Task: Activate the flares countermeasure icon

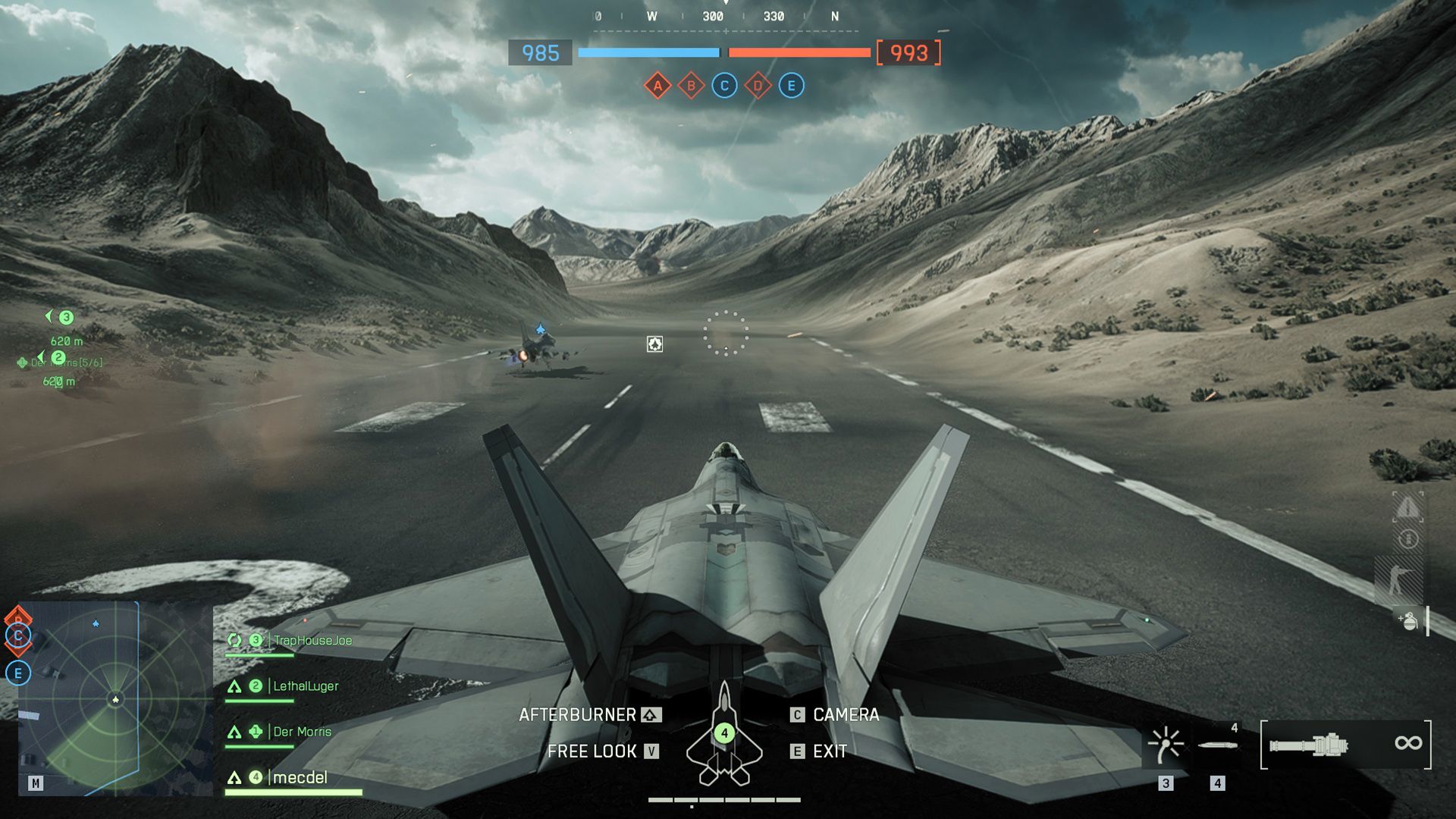Action: pos(1166,744)
